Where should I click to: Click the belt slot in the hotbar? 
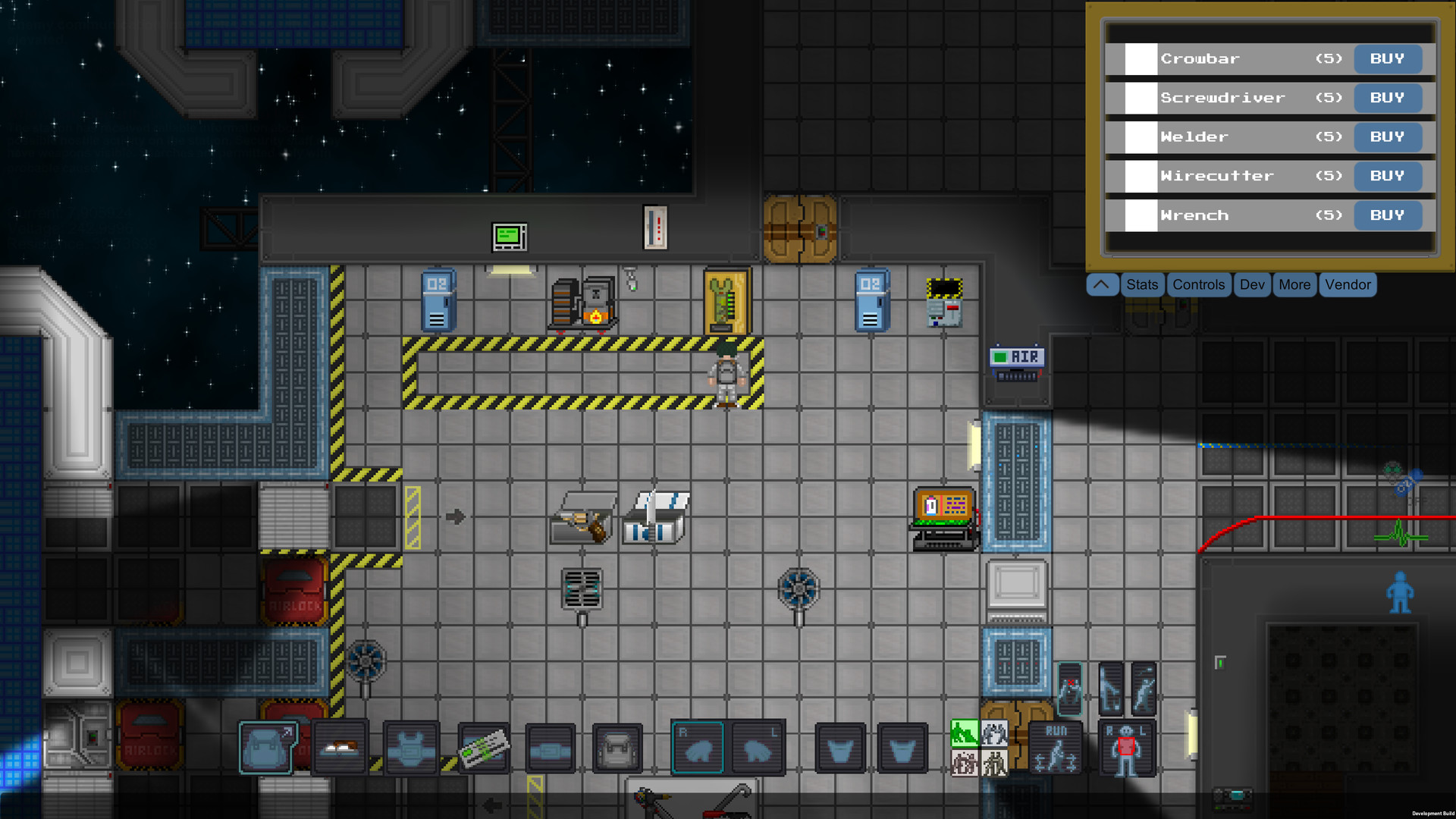[550, 748]
